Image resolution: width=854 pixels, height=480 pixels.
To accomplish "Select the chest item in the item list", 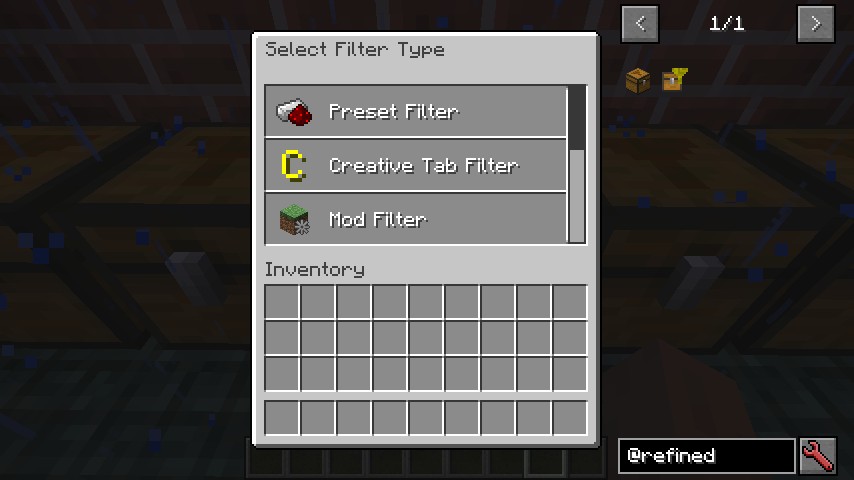I will [x=638, y=80].
